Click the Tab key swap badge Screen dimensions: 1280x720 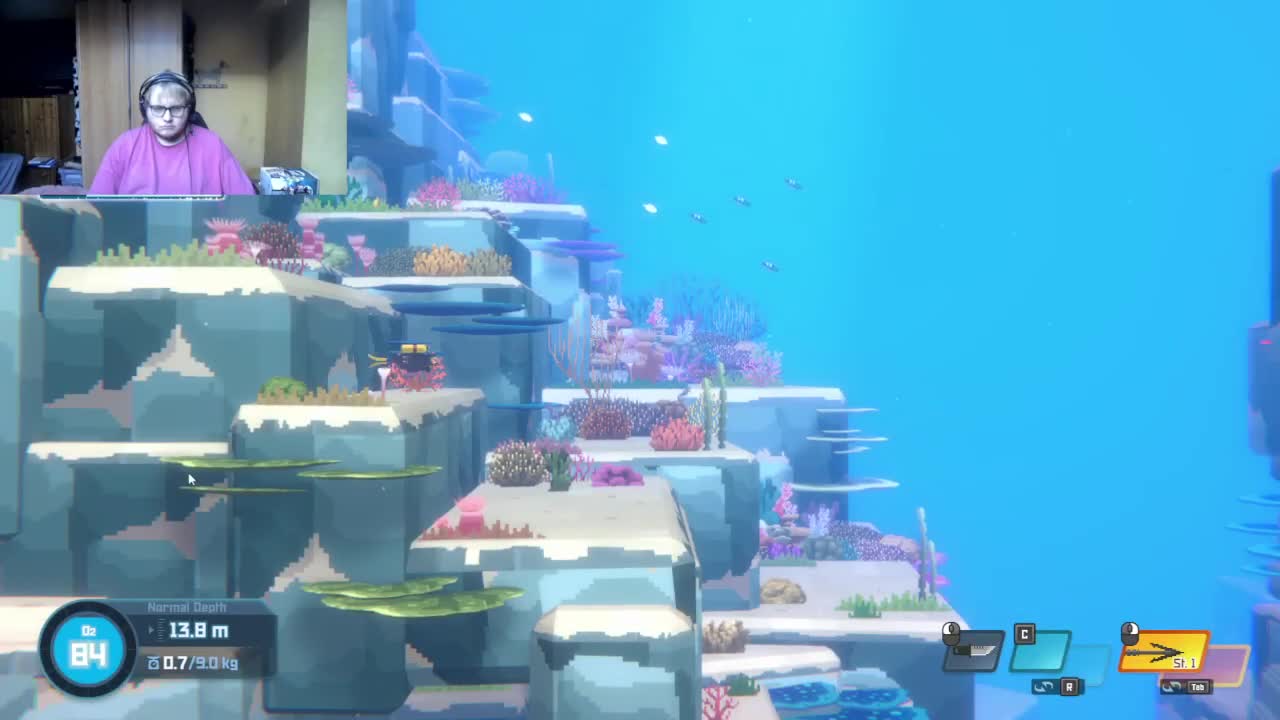[1200, 687]
